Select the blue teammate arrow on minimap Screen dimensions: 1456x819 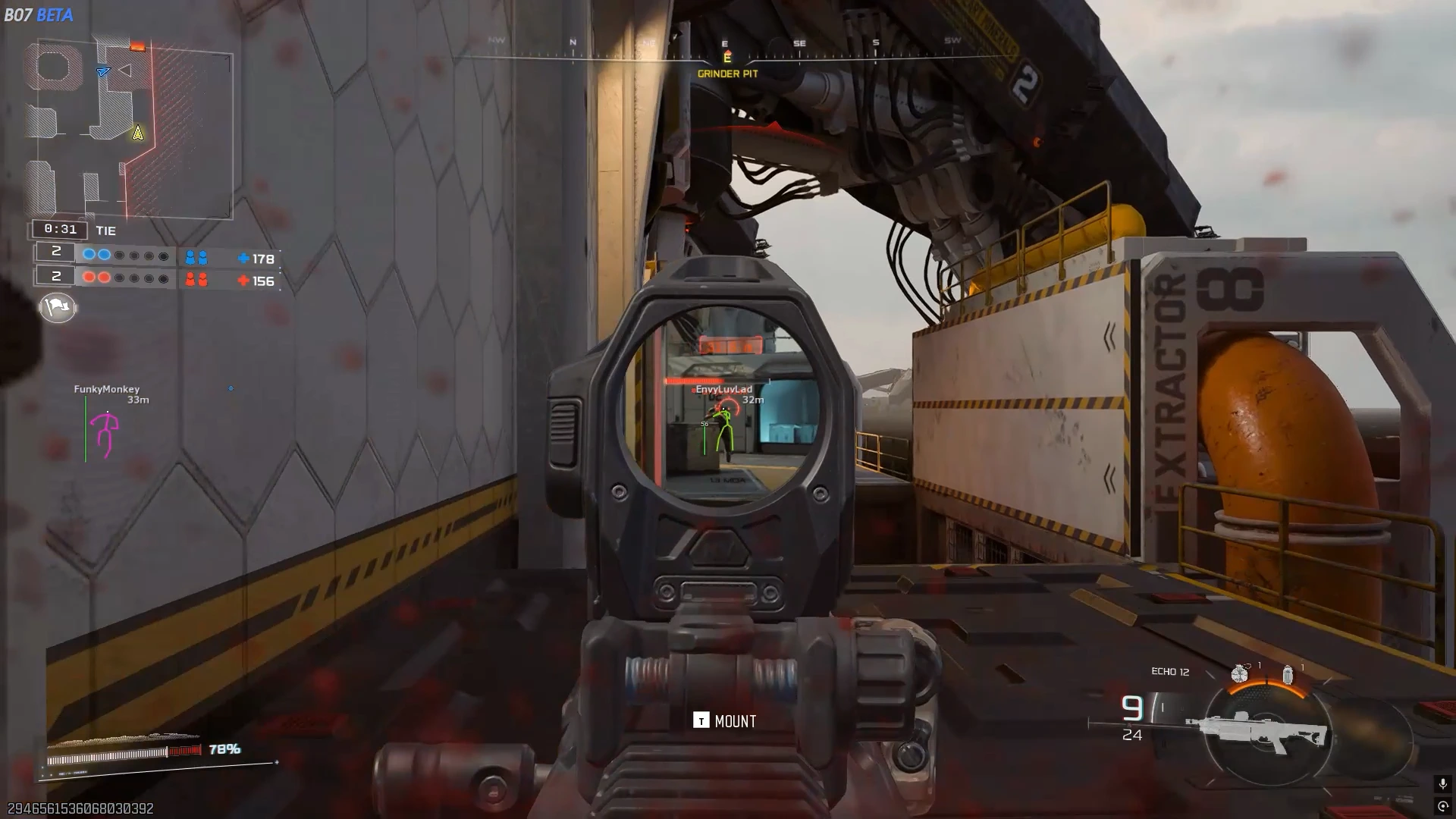104,71
